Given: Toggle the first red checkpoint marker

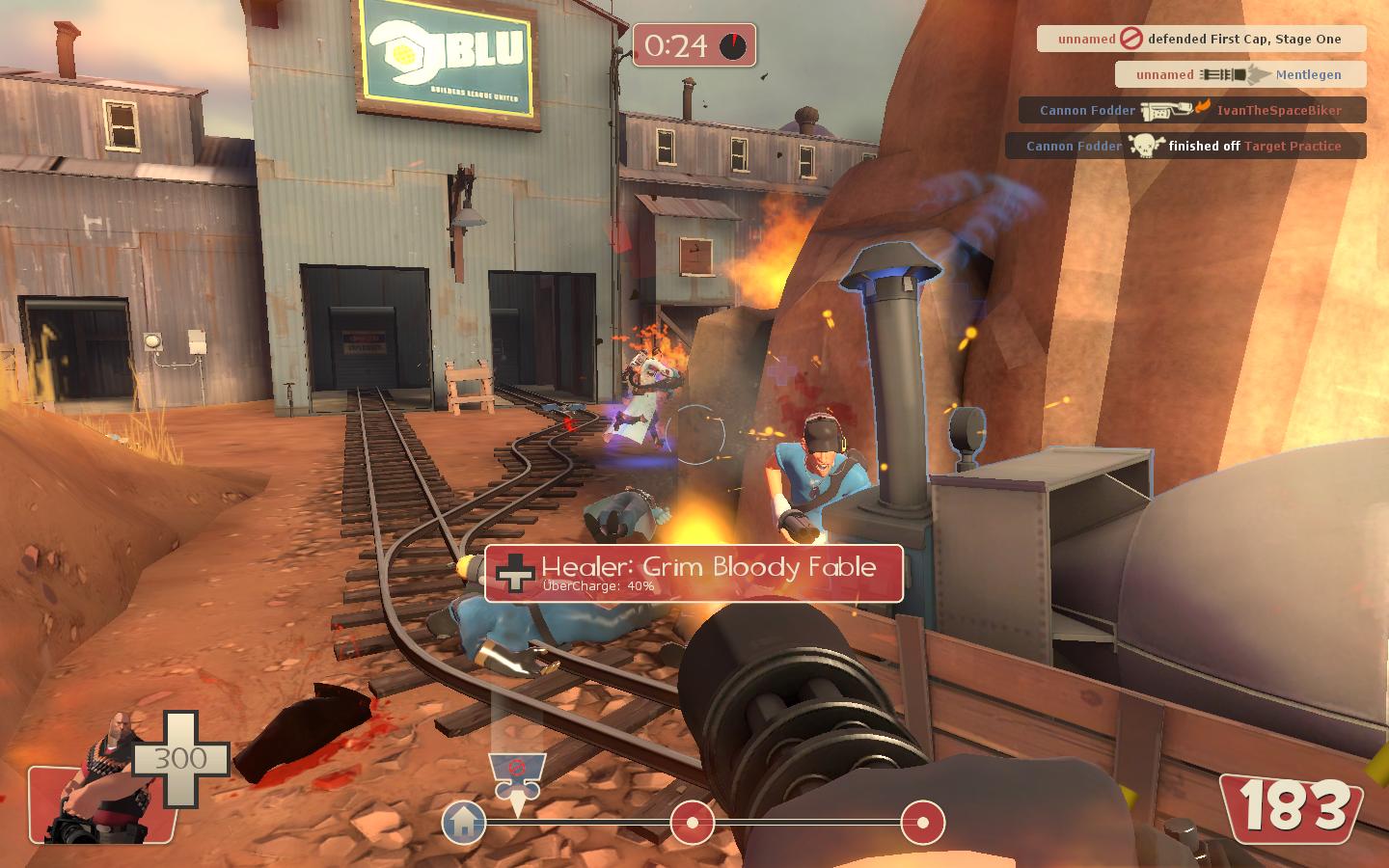Looking at the screenshot, I should [x=691, y=823].
